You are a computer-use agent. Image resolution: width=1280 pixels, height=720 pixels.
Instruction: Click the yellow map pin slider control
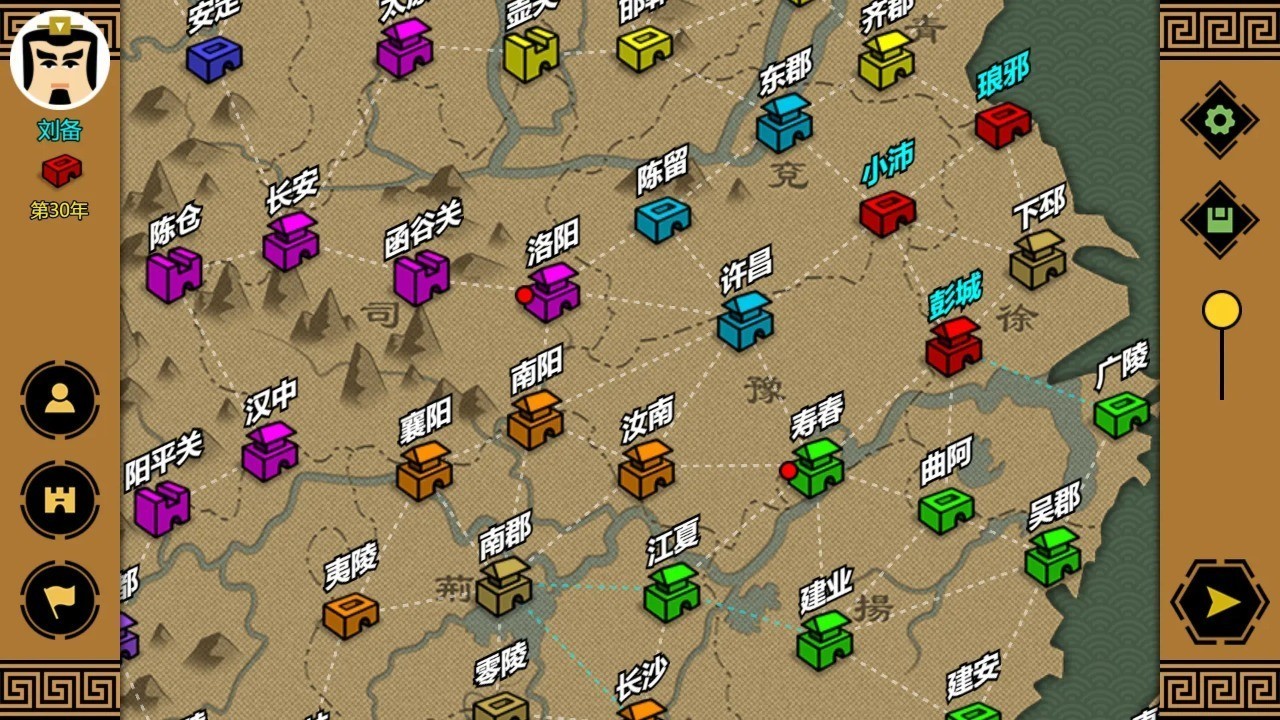tap(1220, 310)
